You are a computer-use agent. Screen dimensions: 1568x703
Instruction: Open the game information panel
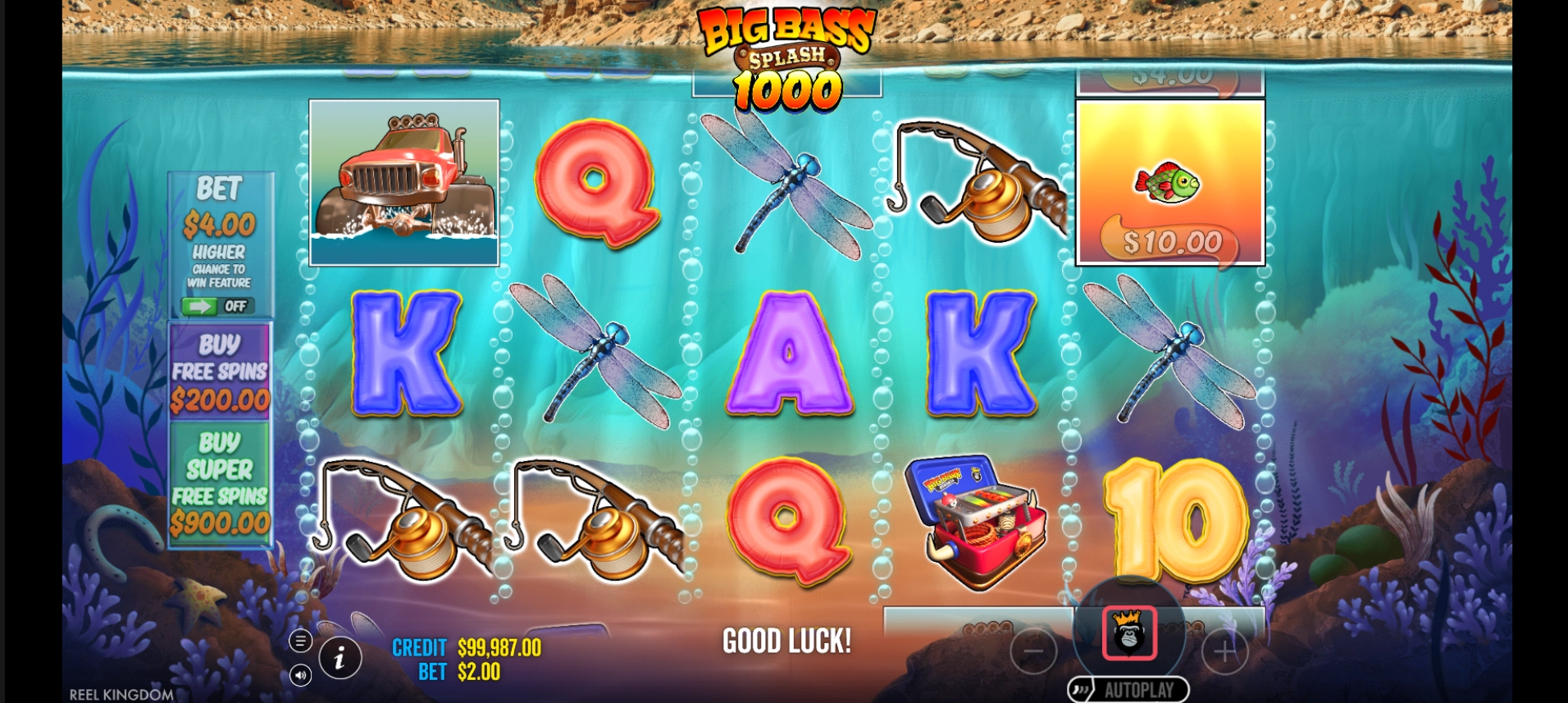341,656
